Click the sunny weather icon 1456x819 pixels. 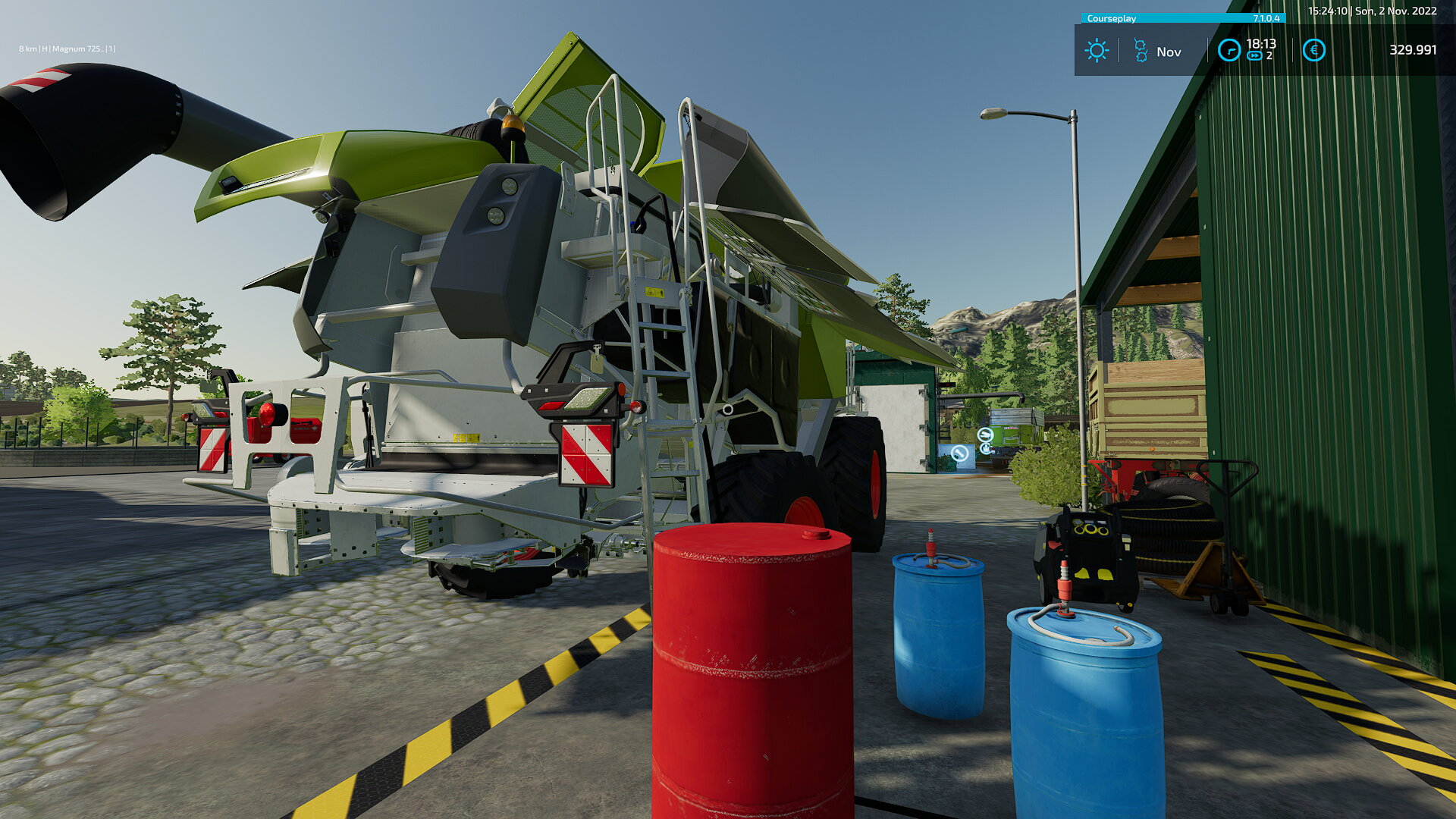click(x=1097, y=51)
